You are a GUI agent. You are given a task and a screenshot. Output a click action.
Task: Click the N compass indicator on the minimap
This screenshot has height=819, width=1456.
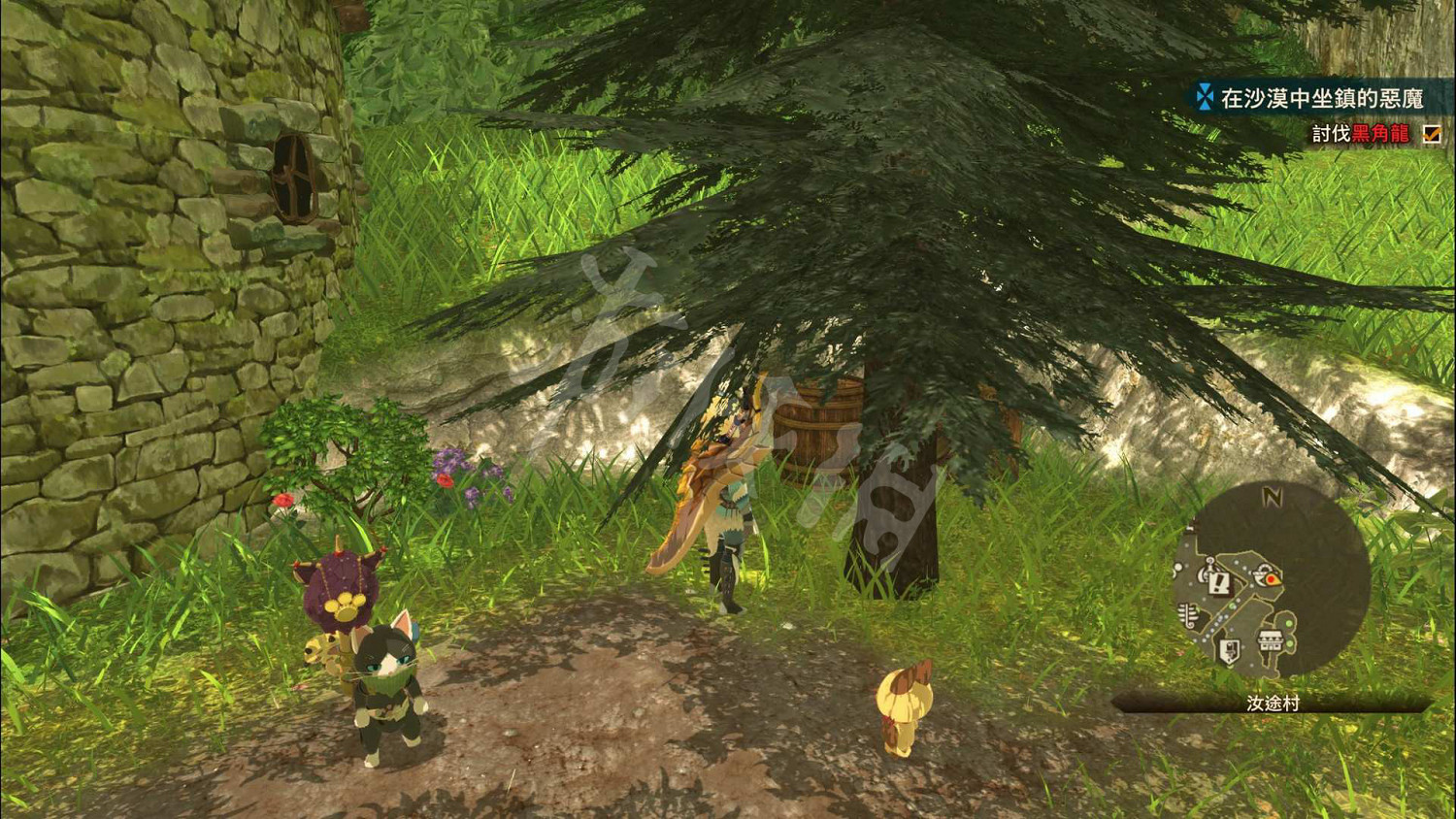(x=1273, y=495)
